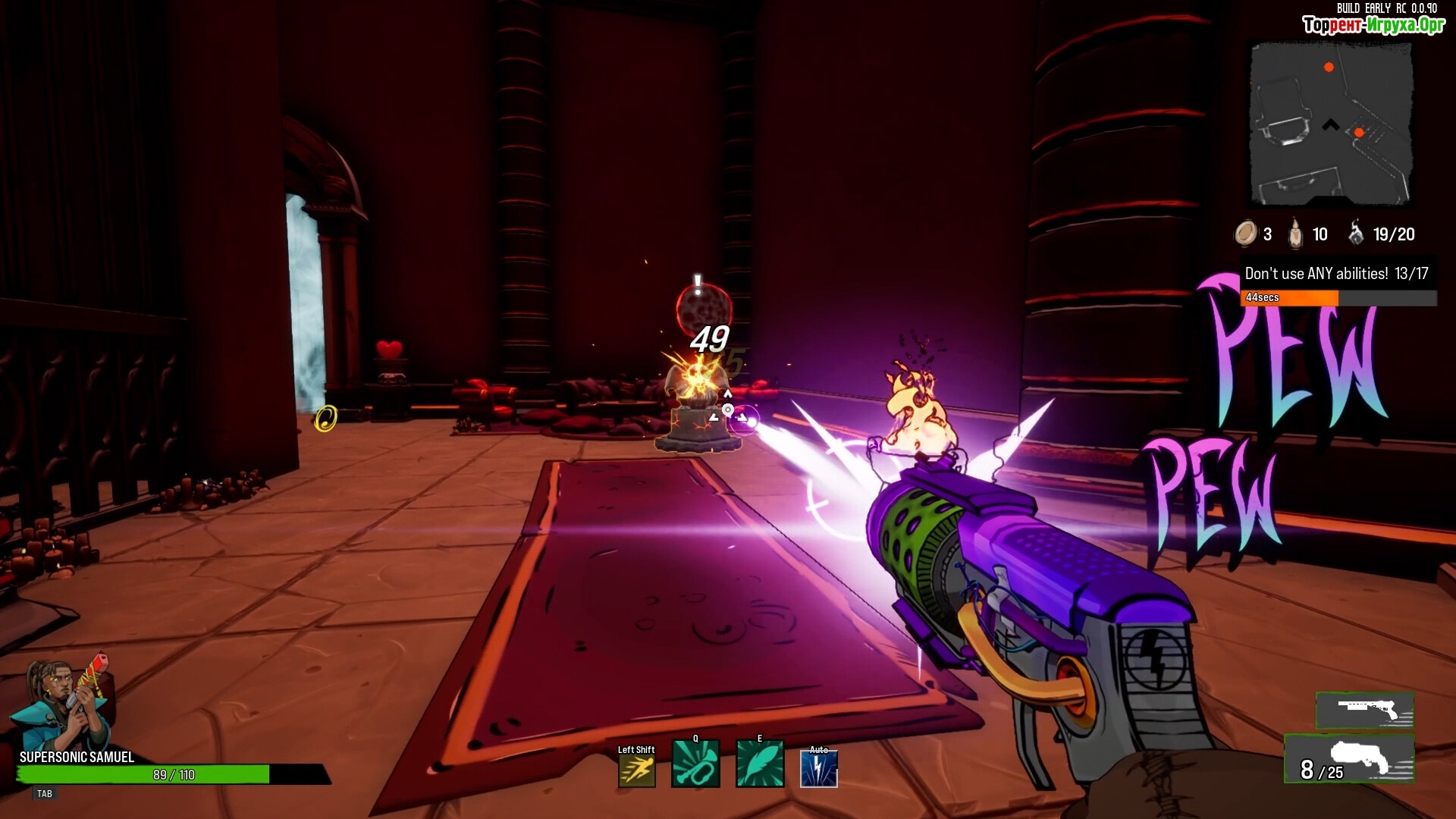The image size is (1456, 819).
Task: Open the minimap
Action: click(x=1331, y=124)
